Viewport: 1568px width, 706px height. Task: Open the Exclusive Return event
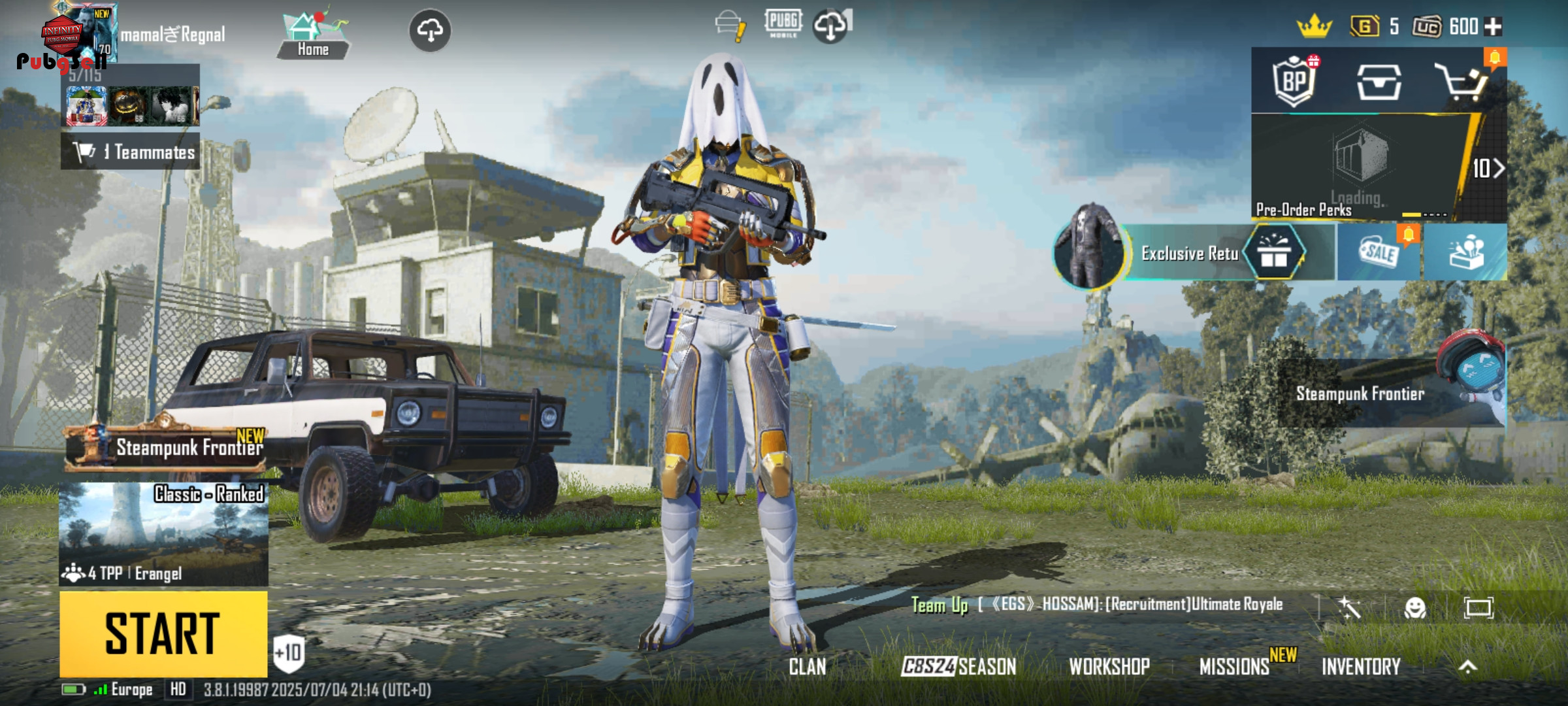tap(1189, 253)
